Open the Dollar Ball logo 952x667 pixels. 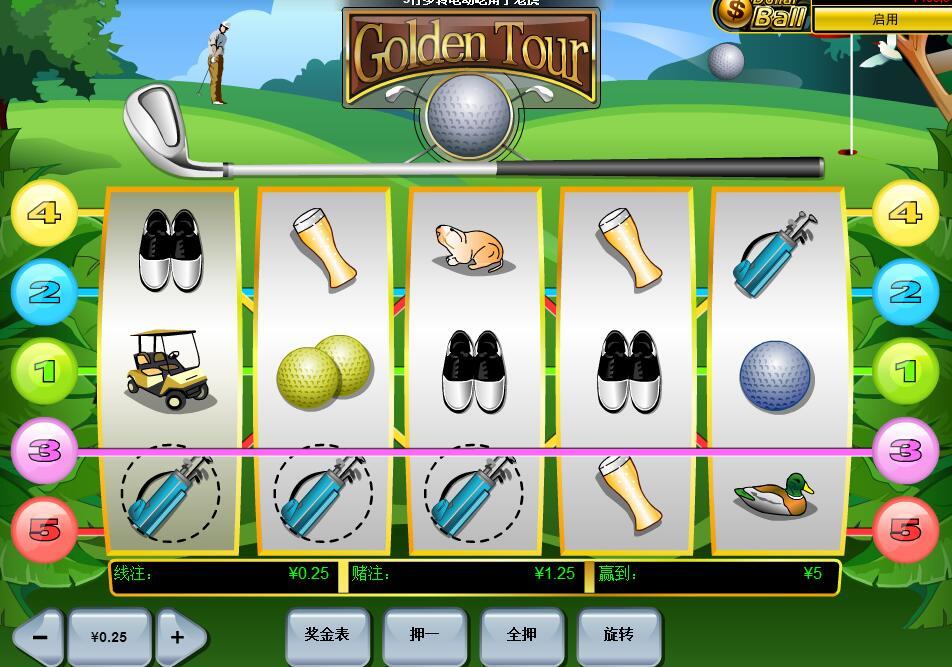tap(762, 15)
